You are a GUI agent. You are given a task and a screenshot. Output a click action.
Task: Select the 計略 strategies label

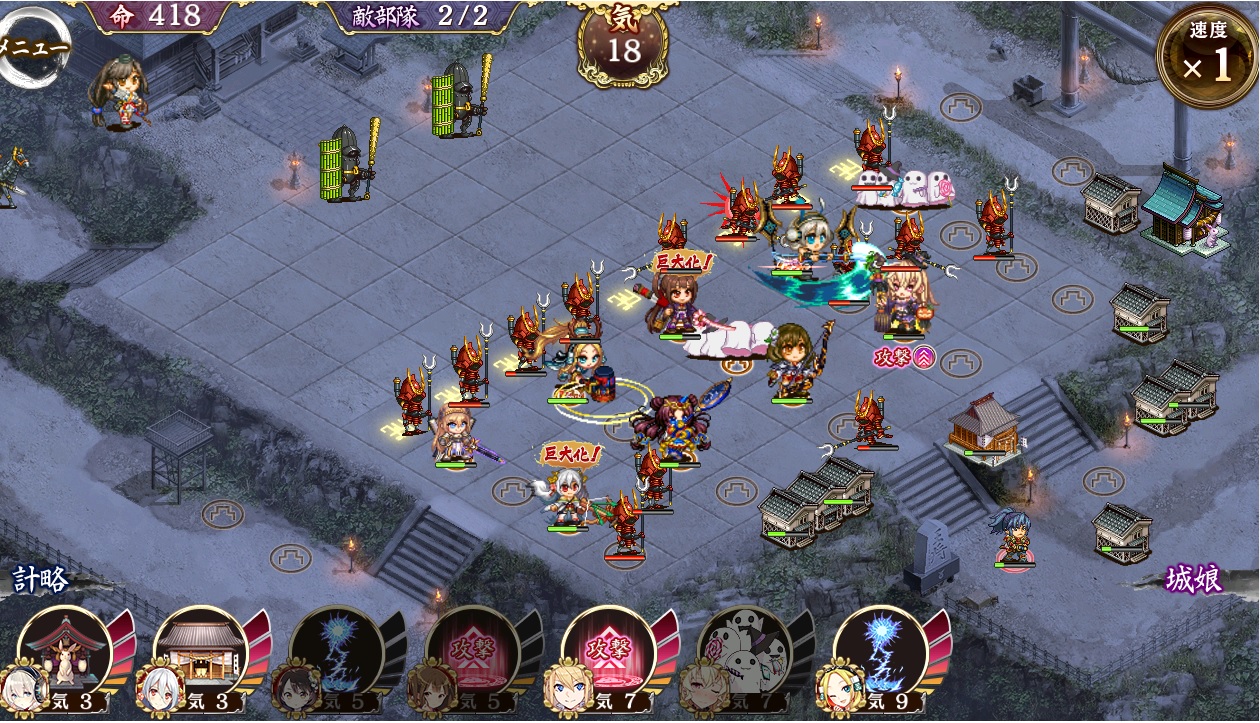click(x=40, y=578)
